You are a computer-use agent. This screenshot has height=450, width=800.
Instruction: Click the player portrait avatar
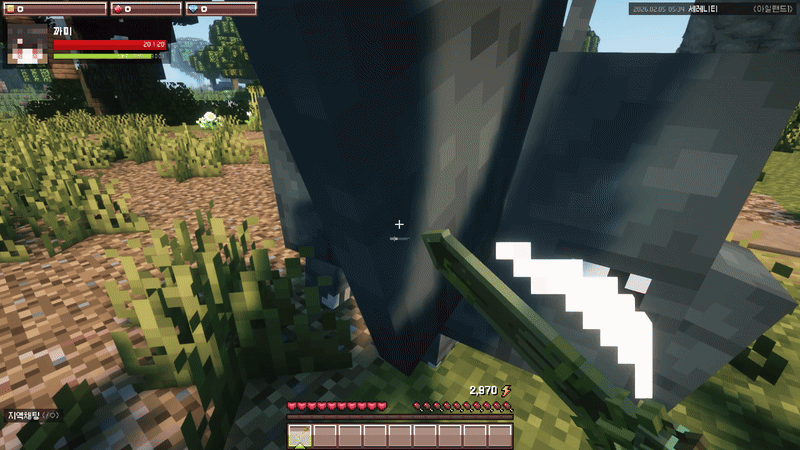click(x=28, y=45)
